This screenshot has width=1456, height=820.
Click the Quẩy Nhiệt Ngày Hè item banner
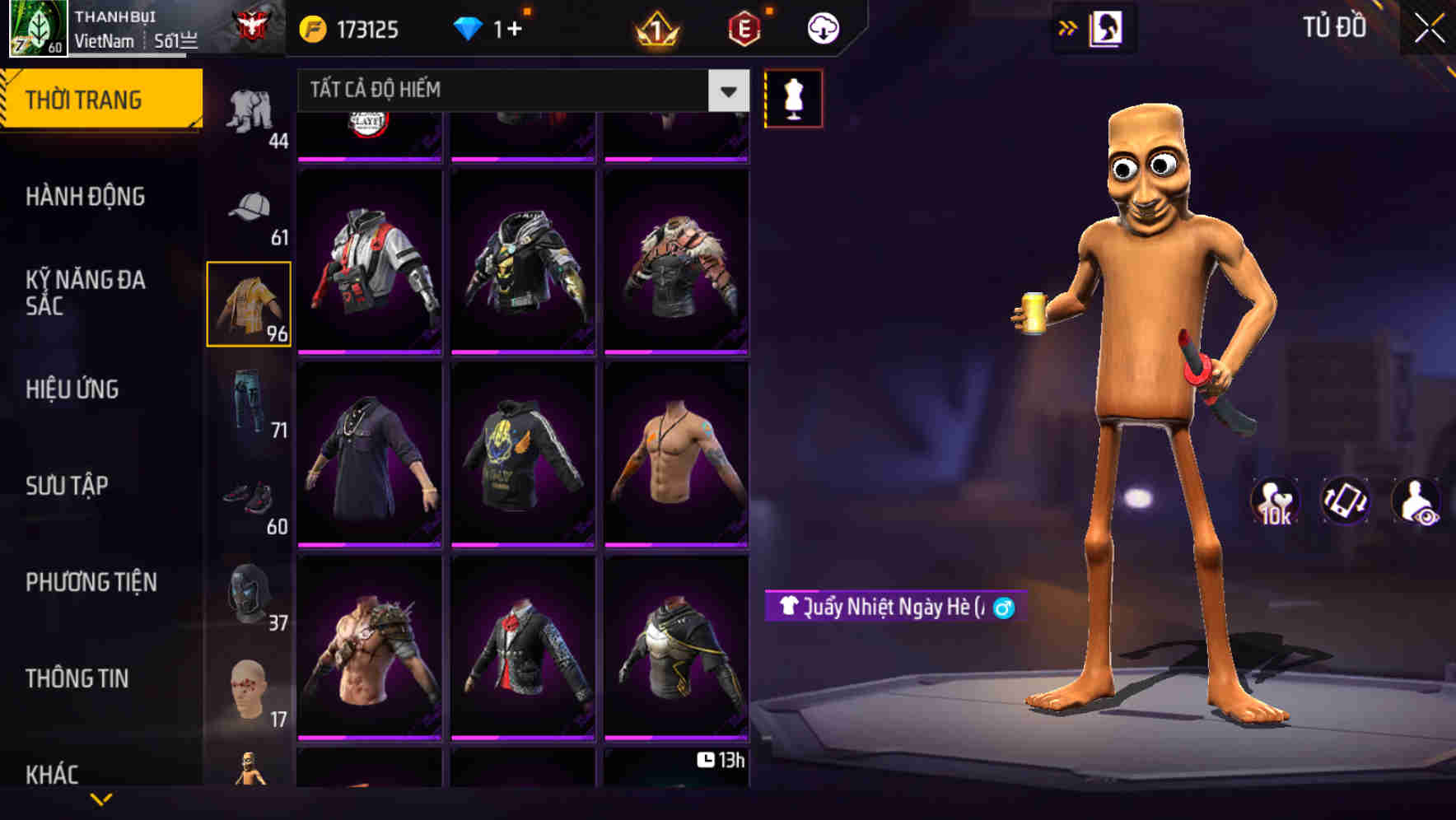(x=898, y=607)
